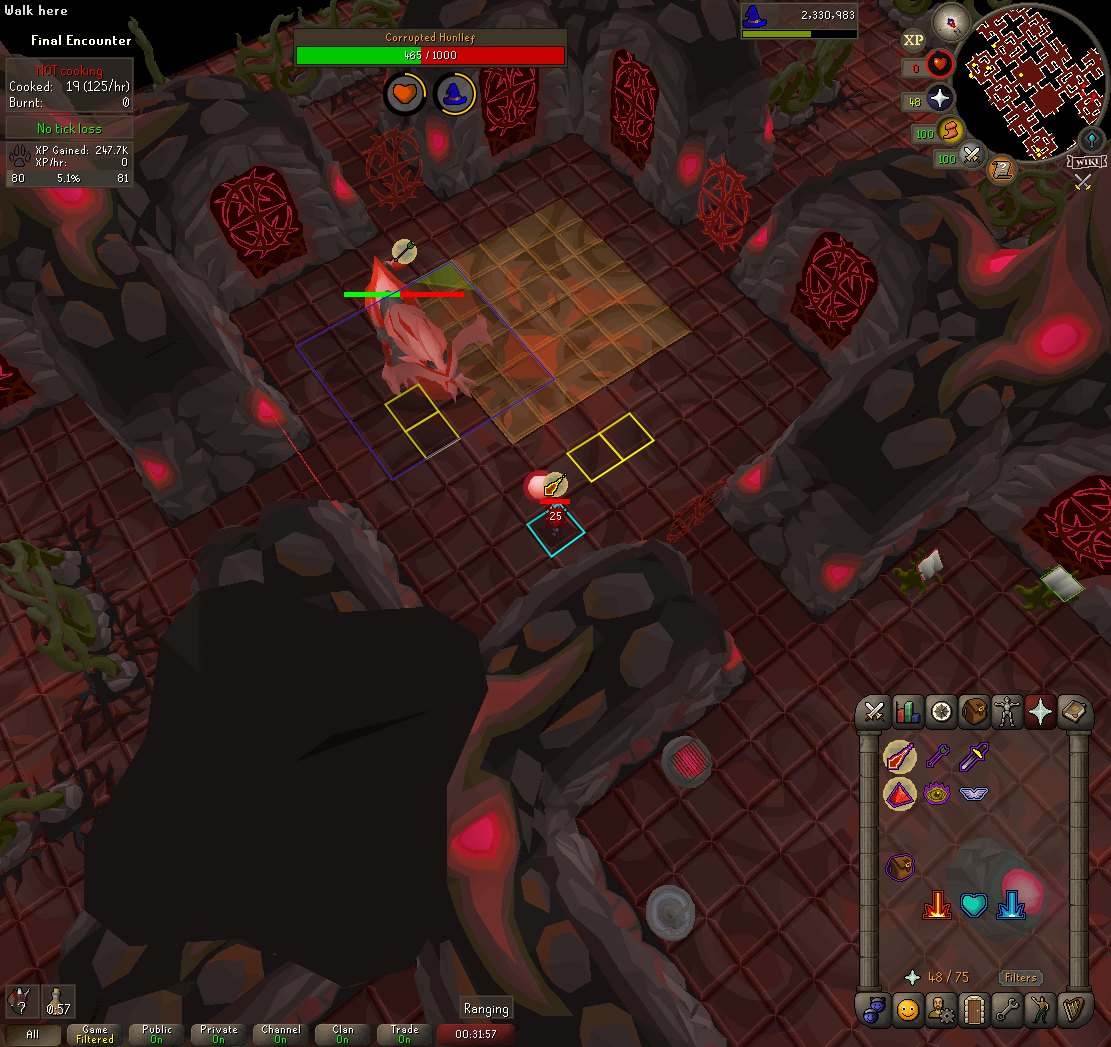This screenshot has height=1047, width=1111.
Task: Open the Settings wrench tab
Action: click(x=1006, y=1010)
